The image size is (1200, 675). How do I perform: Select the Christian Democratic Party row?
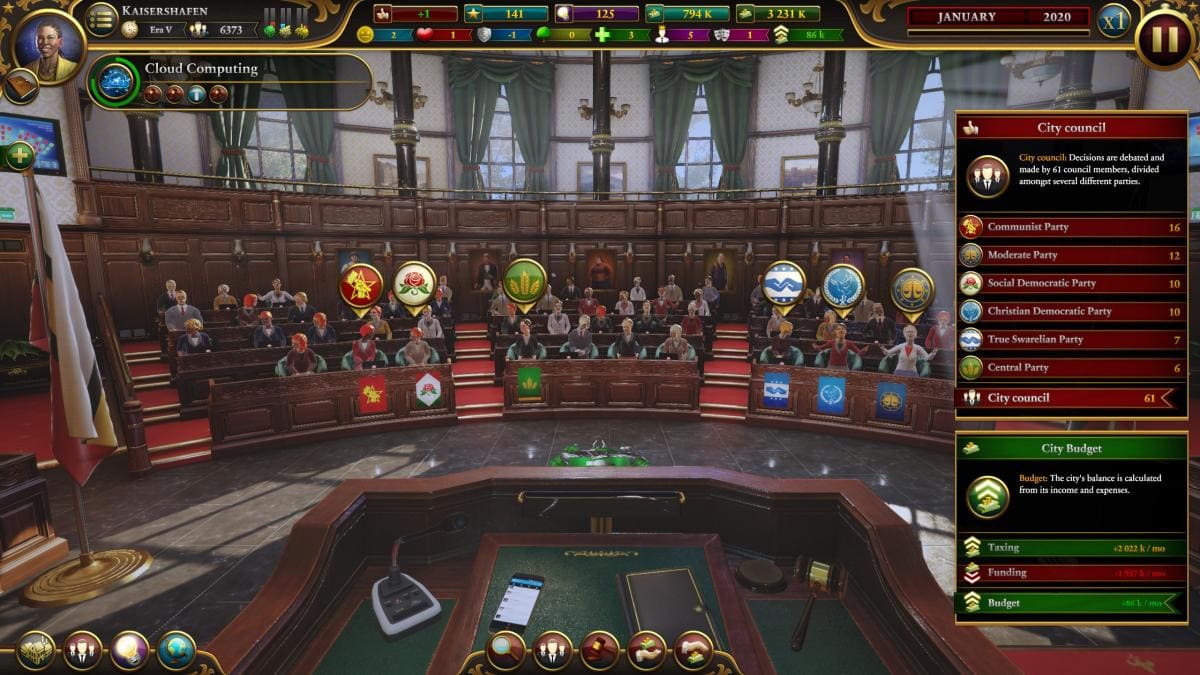pos(1072,311)
